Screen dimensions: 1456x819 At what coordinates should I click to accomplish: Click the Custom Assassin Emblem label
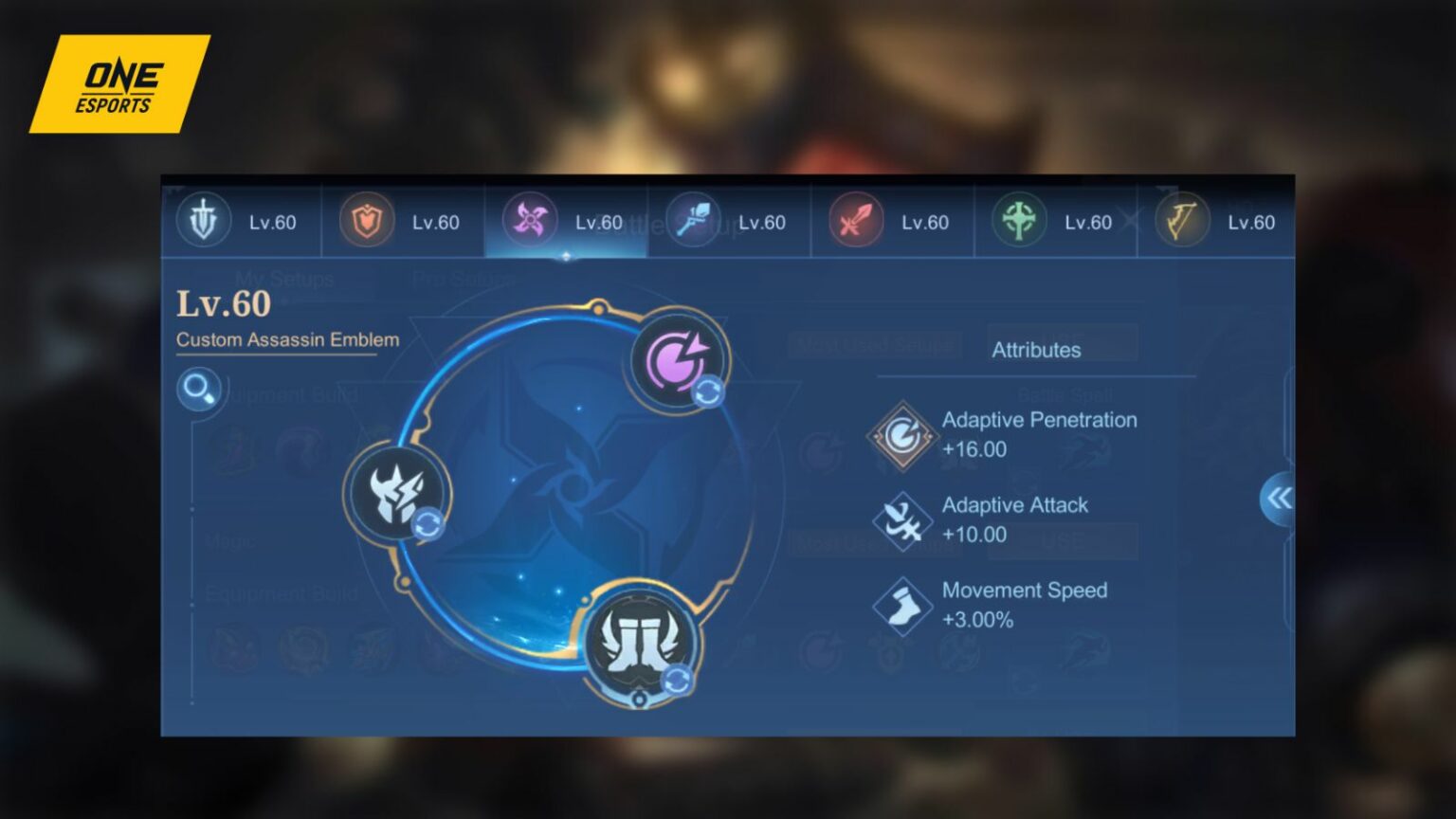click(x=286, y=339)
